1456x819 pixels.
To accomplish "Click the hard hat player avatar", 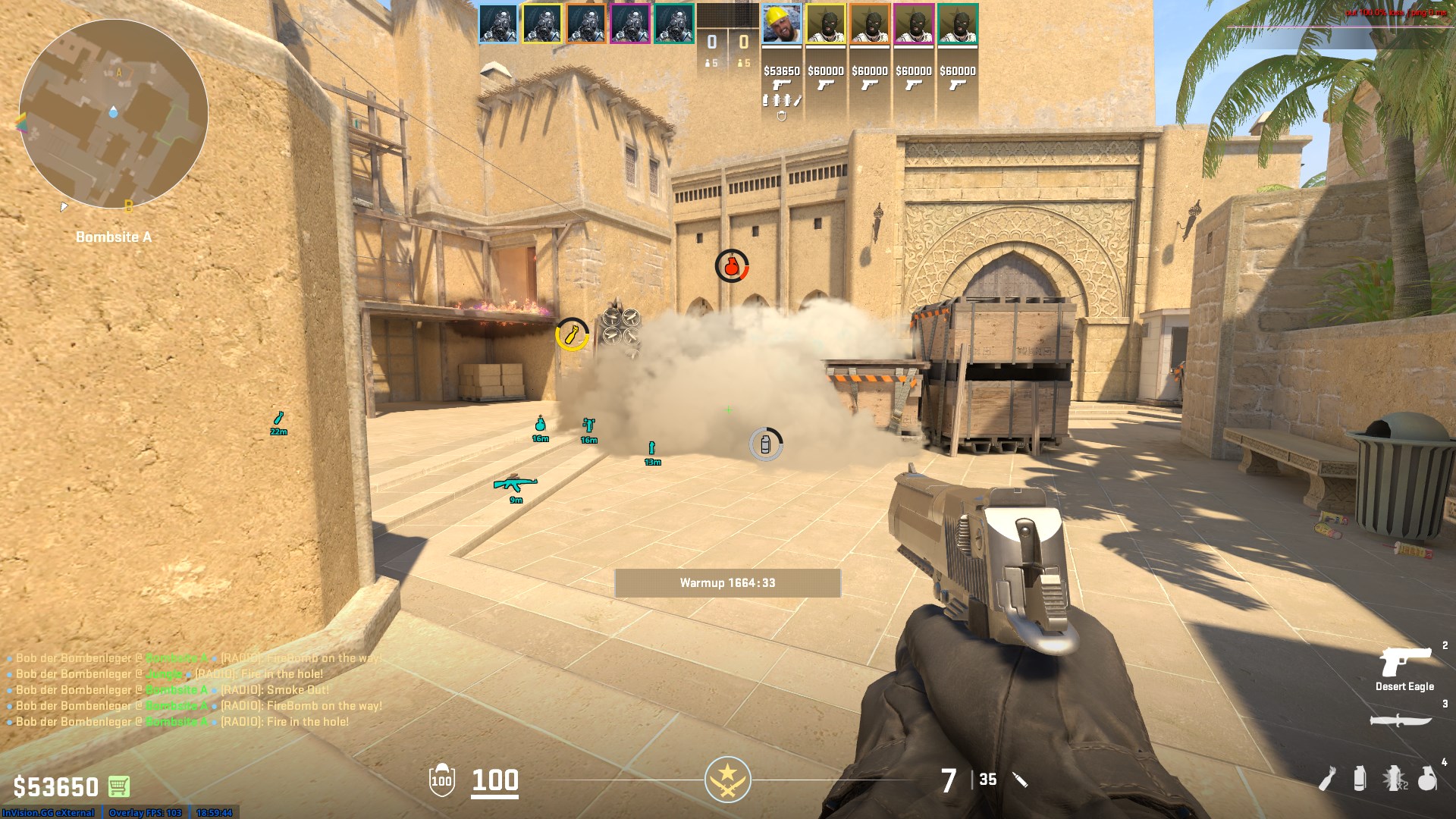I will click(x=782, y=24).
